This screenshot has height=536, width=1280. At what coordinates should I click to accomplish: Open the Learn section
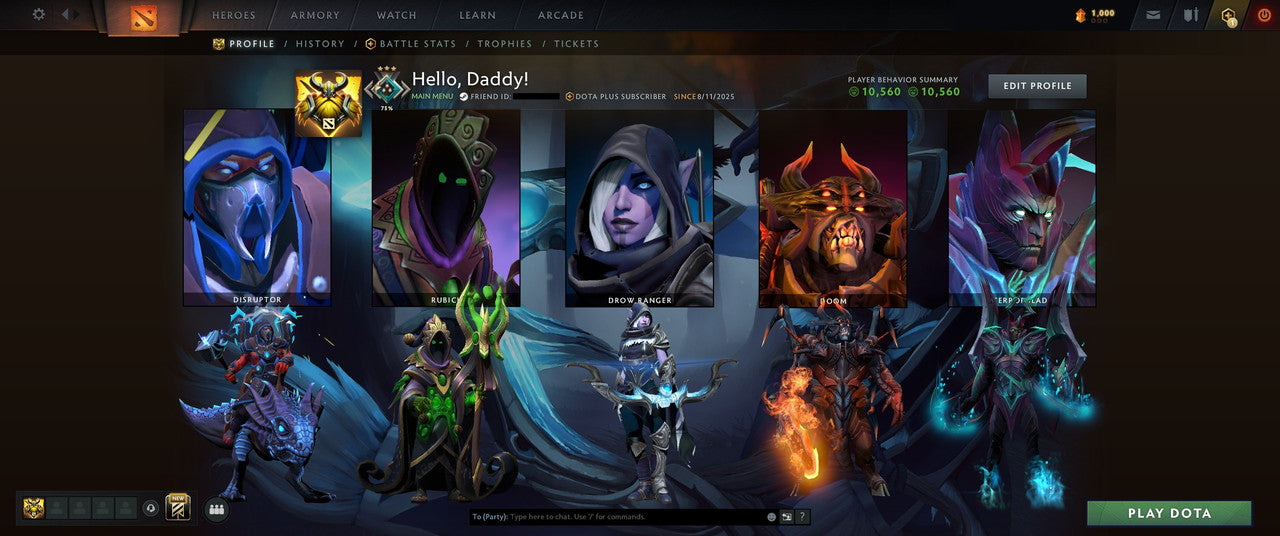coord(477,16)
